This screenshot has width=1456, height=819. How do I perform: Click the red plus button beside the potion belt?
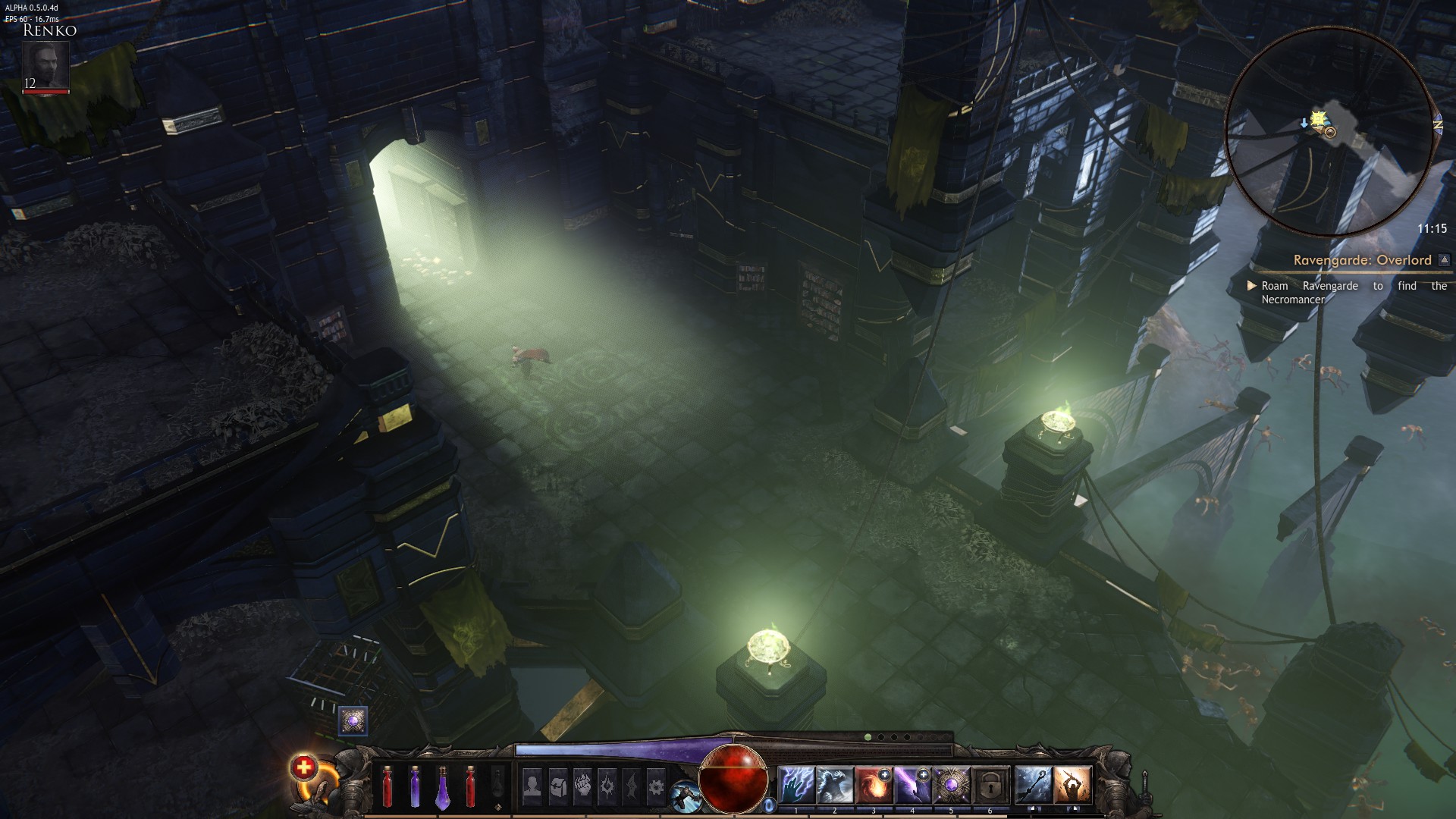[x=303, y=768]
